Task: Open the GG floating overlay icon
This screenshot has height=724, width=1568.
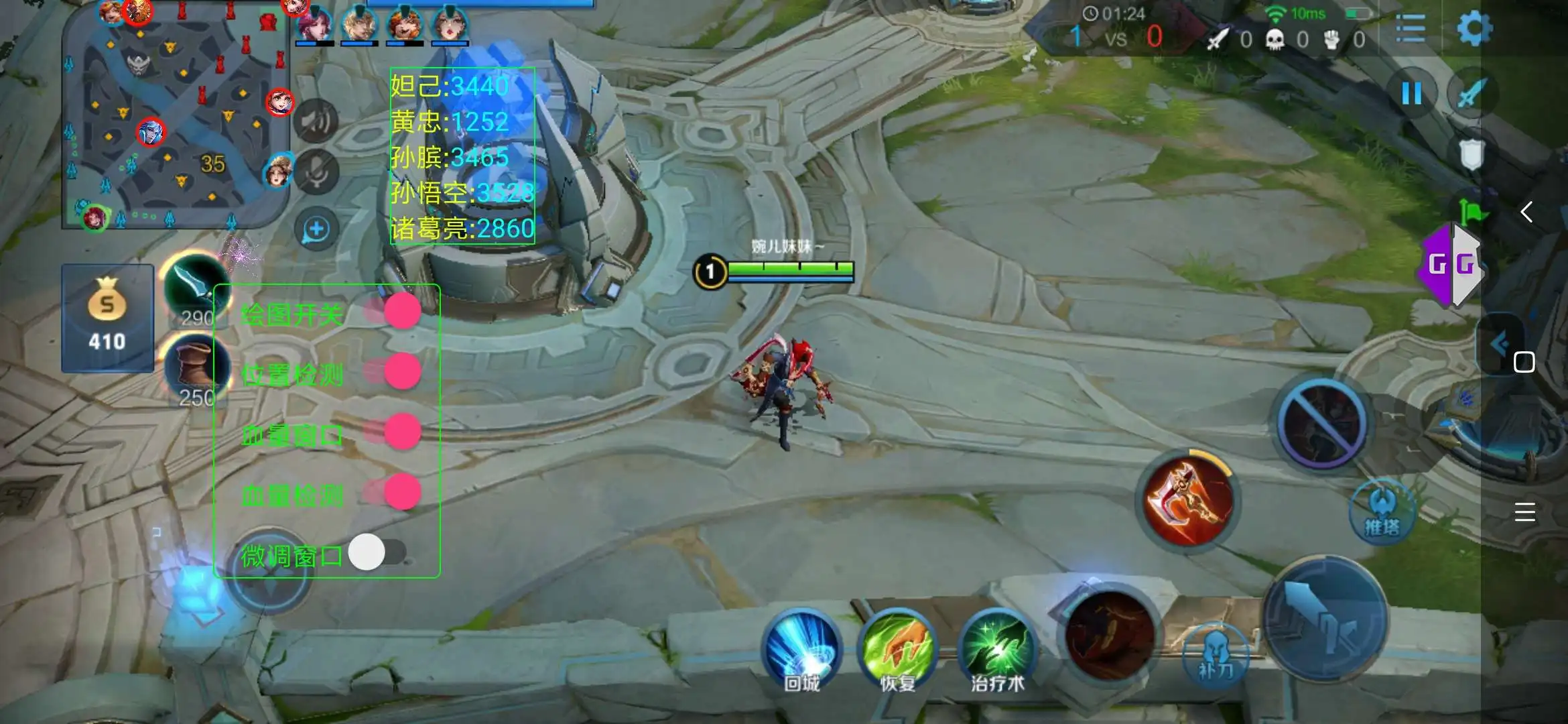Action: click(x=1451, y=266)
